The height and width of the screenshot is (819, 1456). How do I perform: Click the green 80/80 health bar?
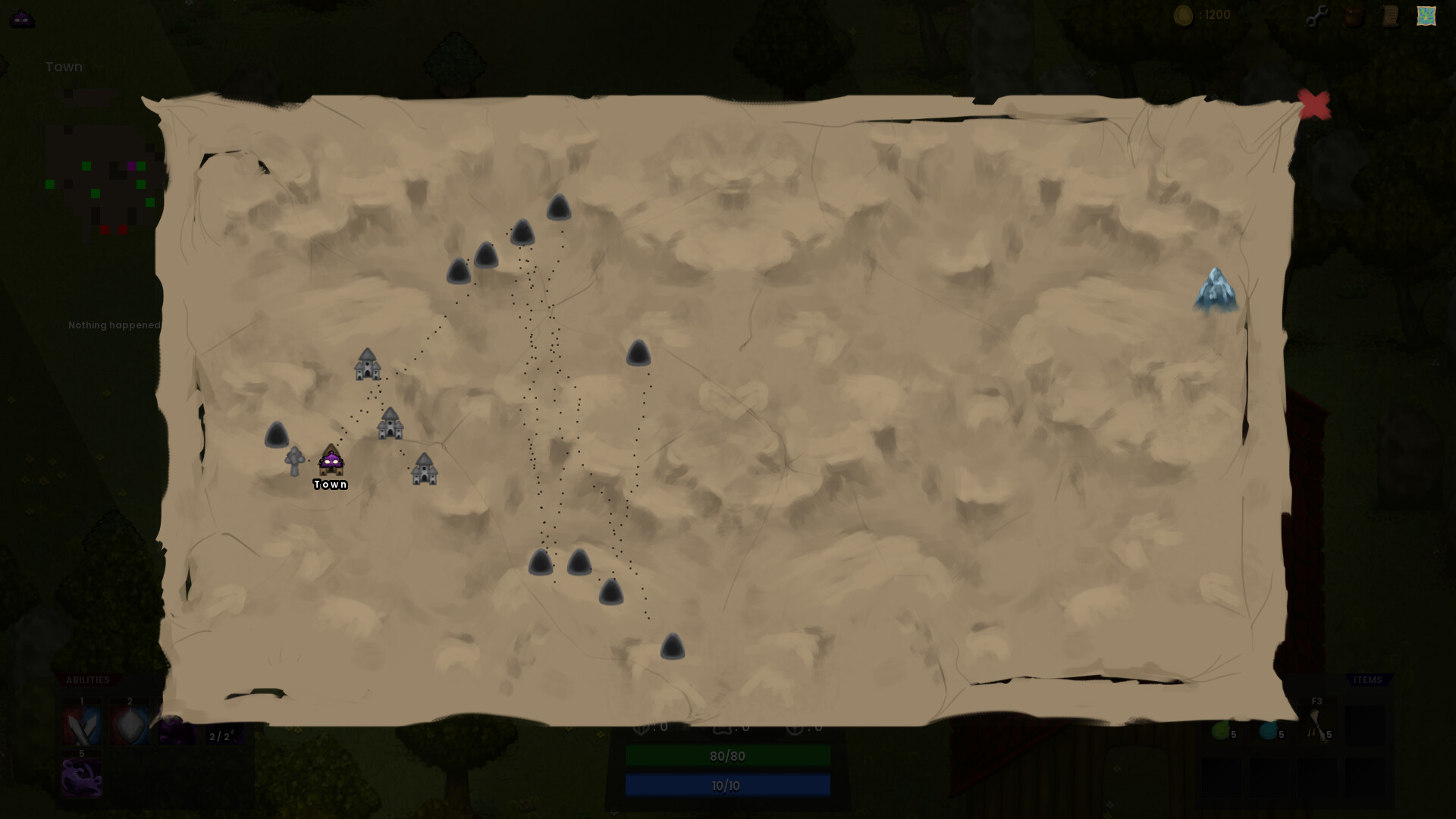click(727, 756)
